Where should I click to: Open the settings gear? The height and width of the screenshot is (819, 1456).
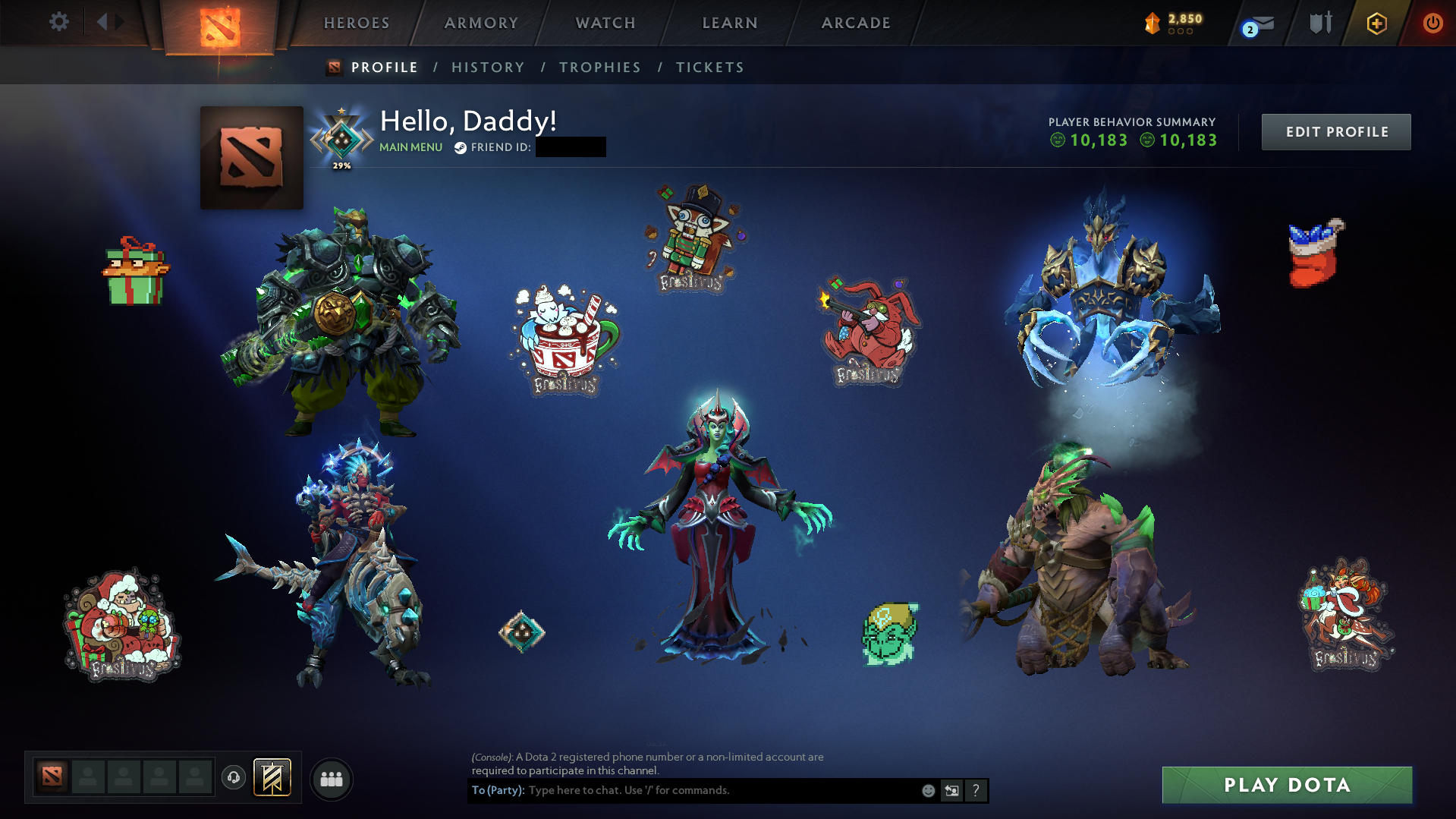coord(58,22)
